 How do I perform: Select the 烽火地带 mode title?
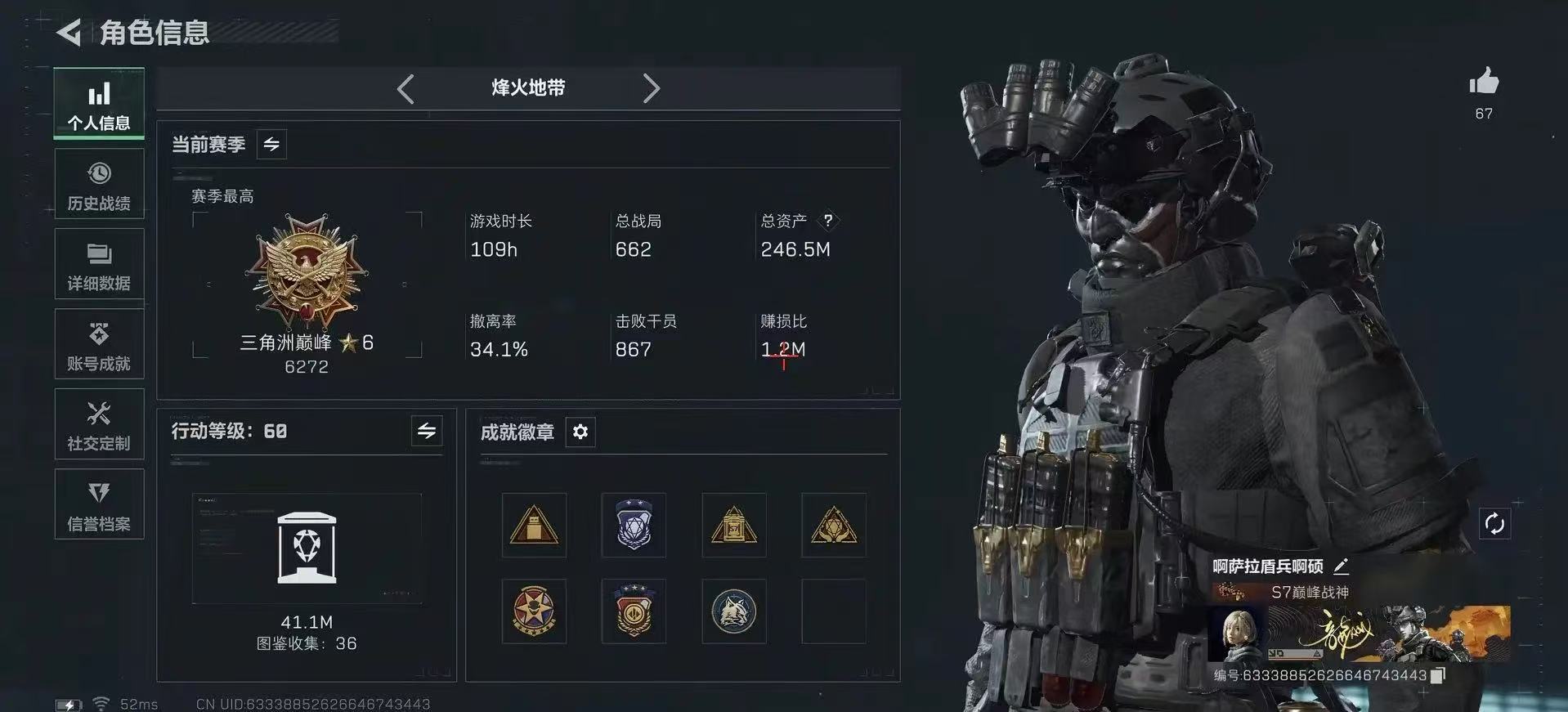point(528,88)
